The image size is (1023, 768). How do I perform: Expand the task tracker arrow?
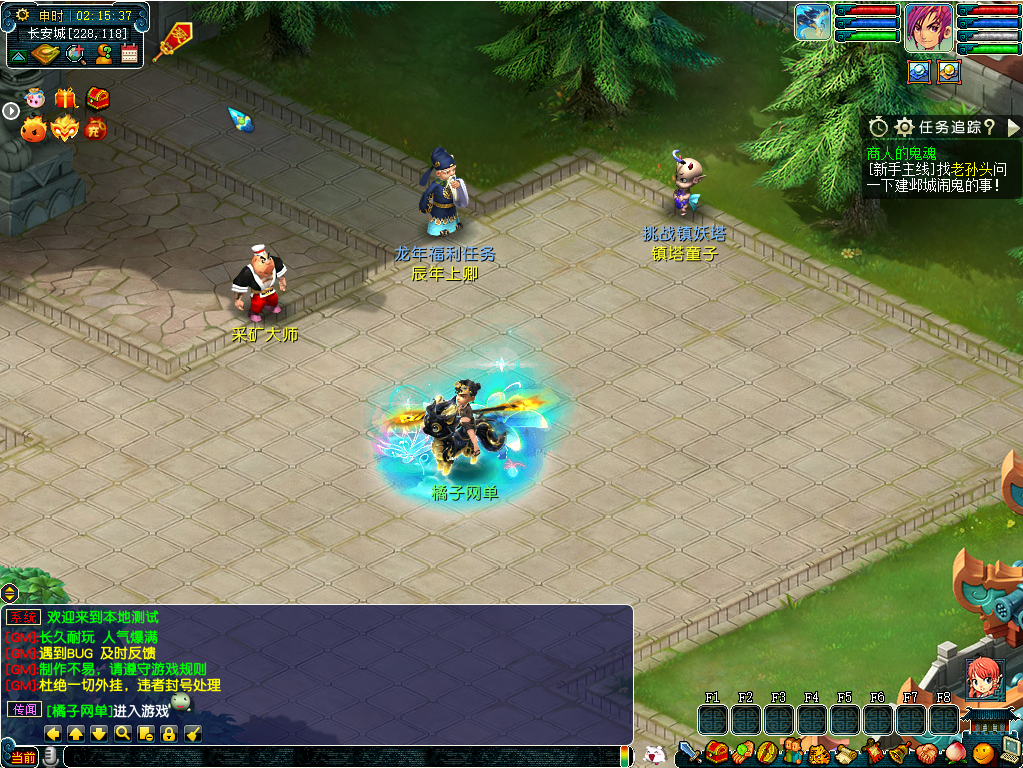pyautogui.click(x=1013, y=127)
